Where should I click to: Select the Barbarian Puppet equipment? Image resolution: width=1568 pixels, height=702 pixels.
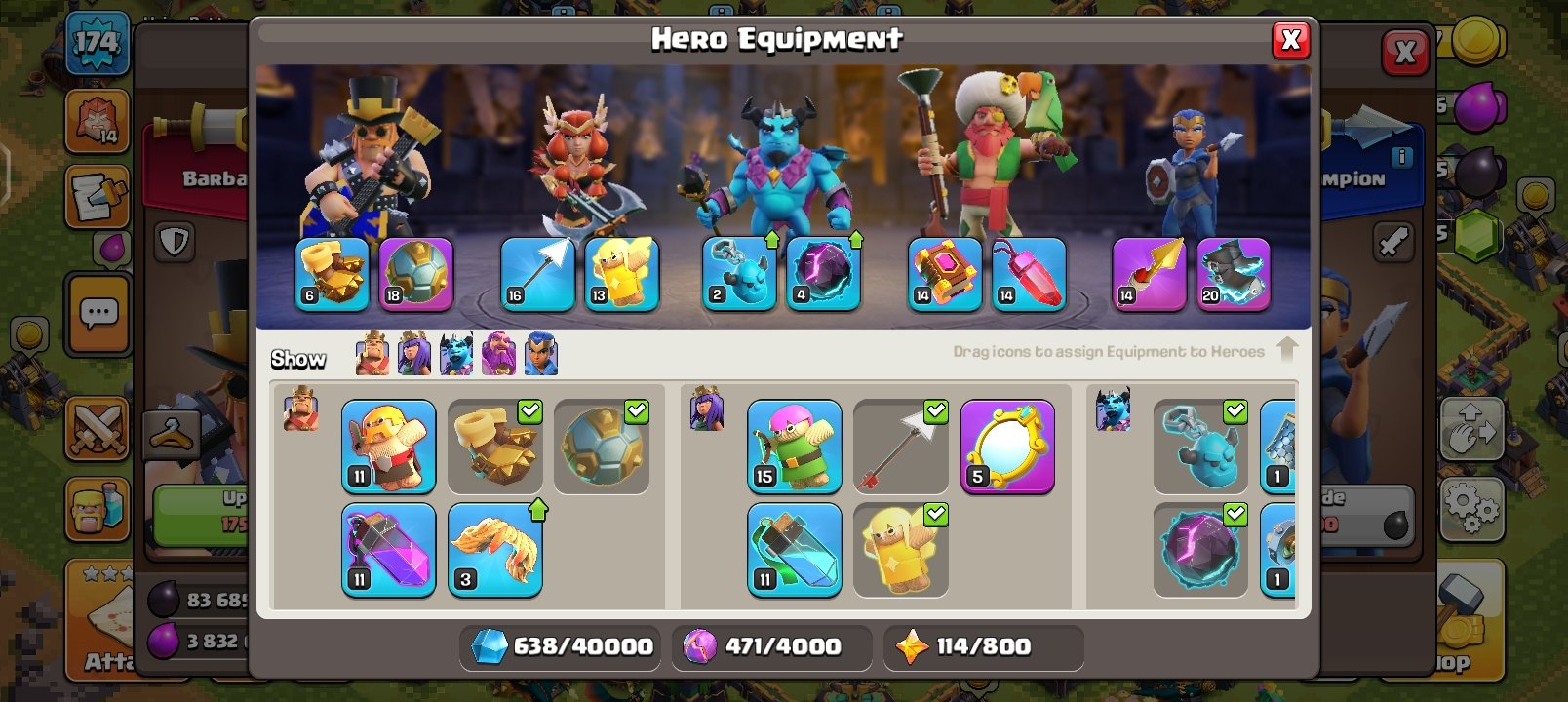point(389,448)
